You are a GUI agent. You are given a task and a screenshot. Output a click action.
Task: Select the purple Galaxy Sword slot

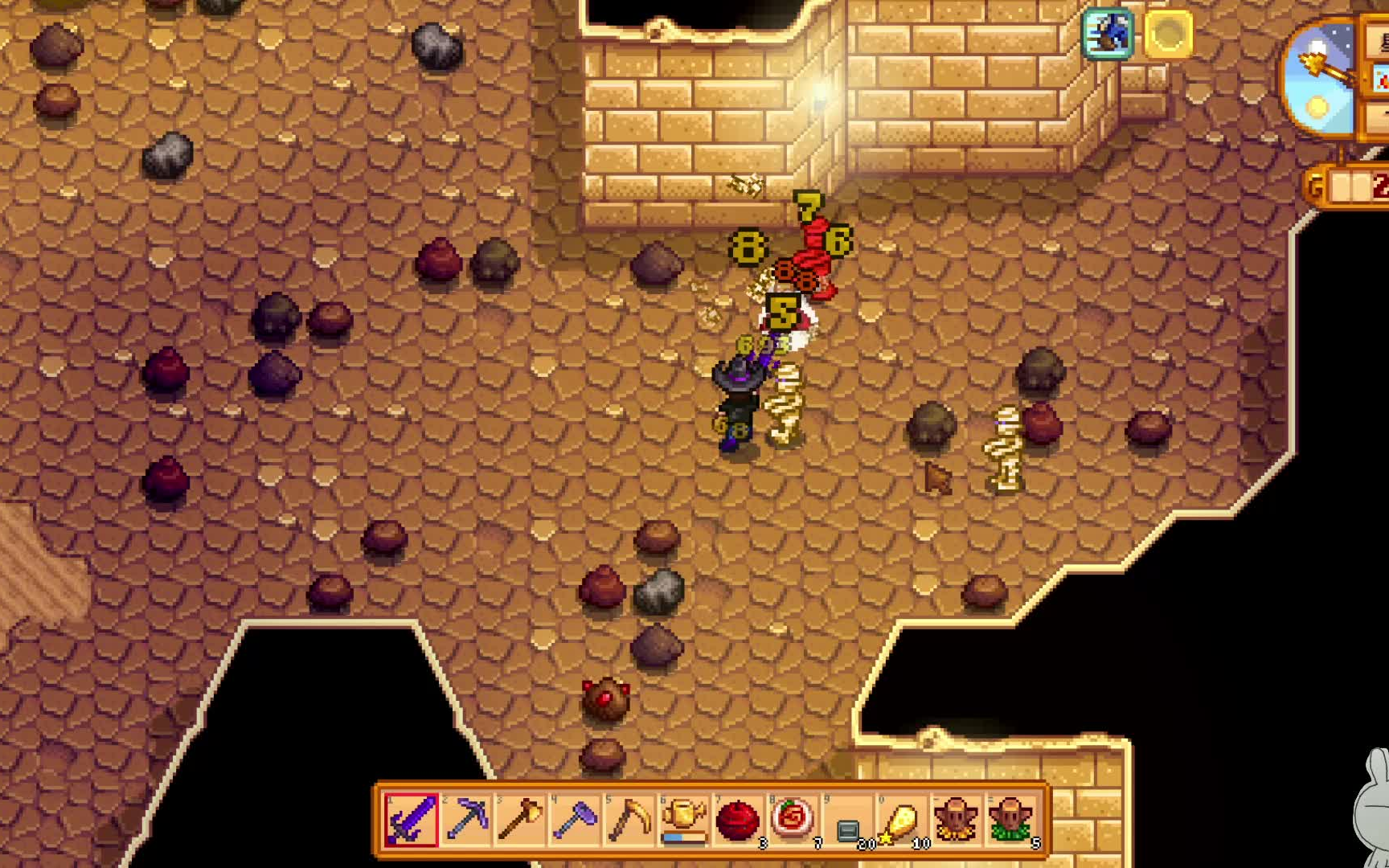pyautogui.click(x=412, y=820)
